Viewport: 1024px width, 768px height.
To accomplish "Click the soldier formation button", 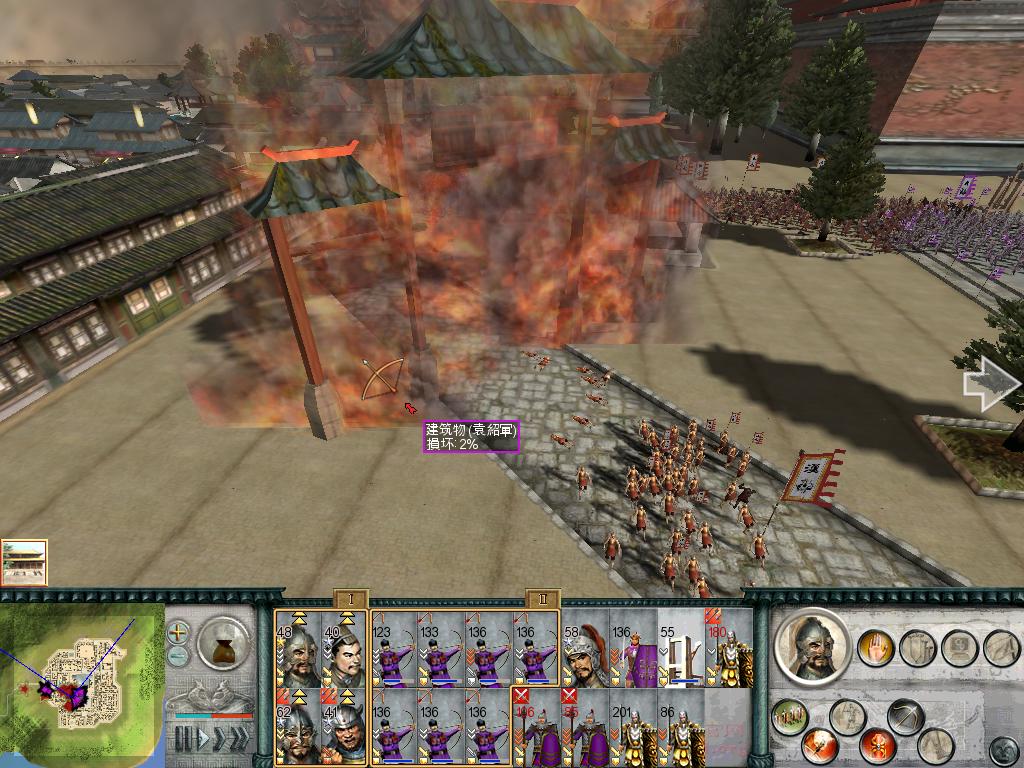I will tap(790, 717).
